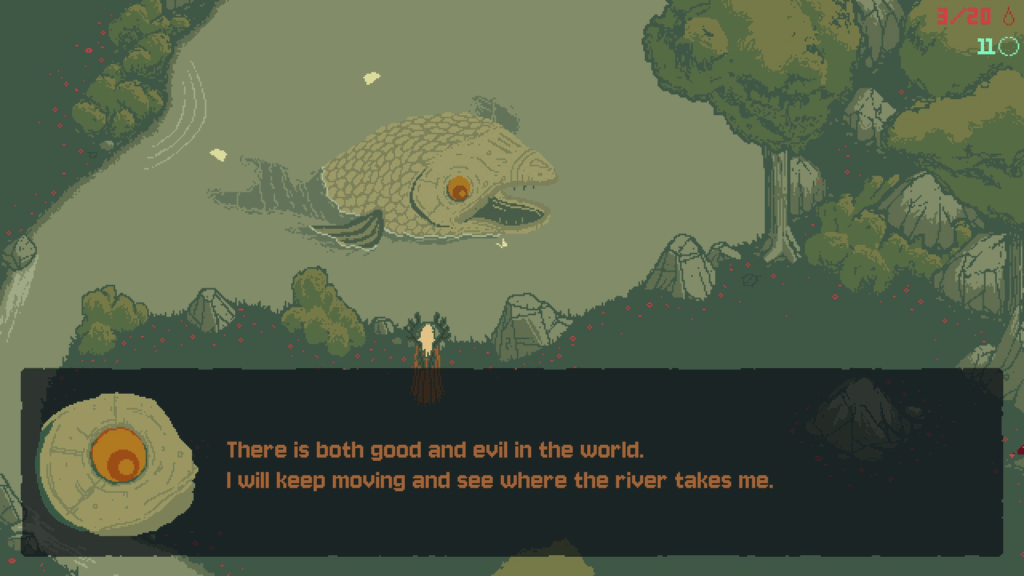Click the fish speaker portrait in the dialogue box
The width and height of the screenshot is (1024, 576).
(x=117, y=460)
